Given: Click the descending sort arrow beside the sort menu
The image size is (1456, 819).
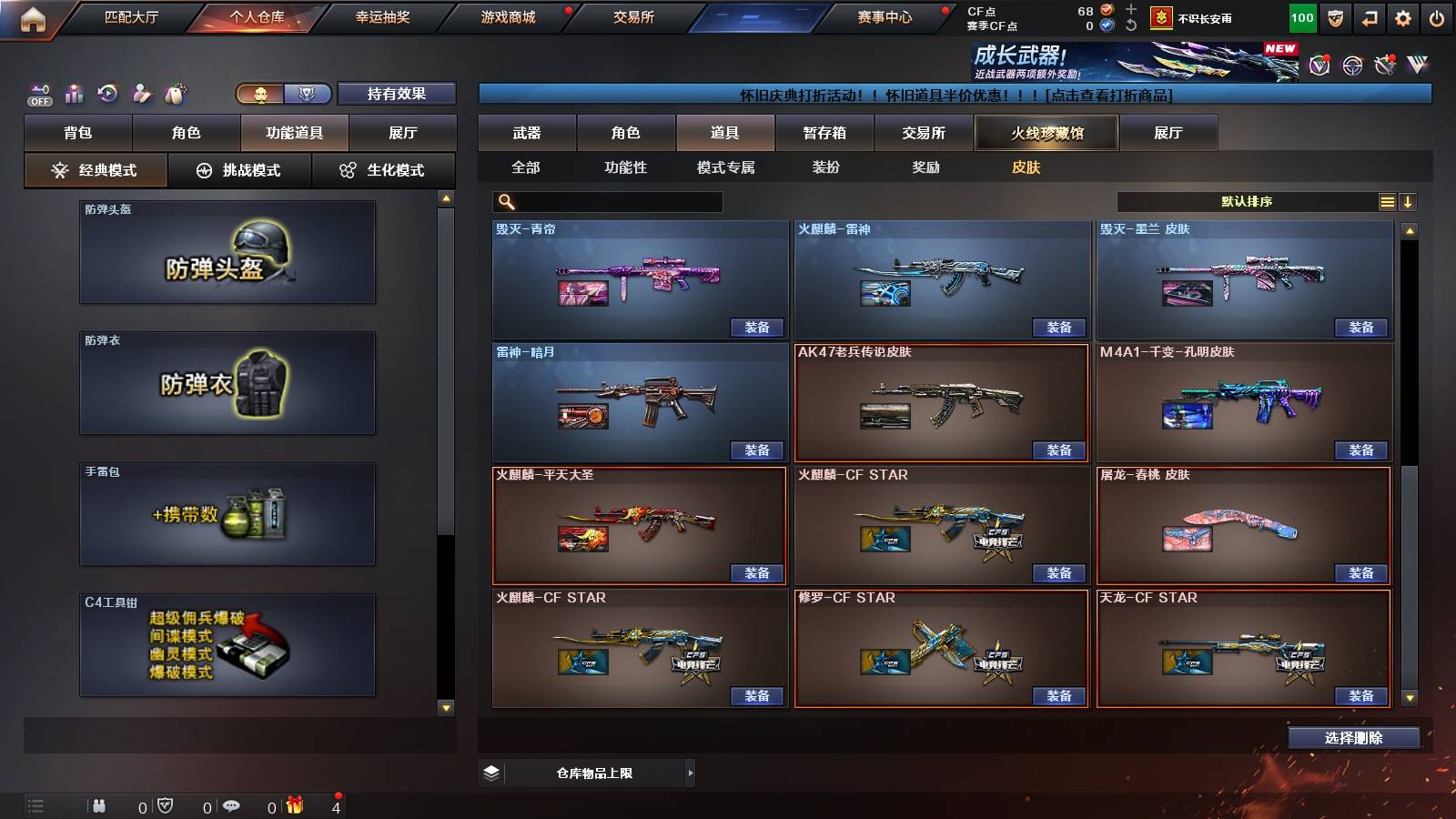Looking at the screenshot, I should pos(1409,200).
